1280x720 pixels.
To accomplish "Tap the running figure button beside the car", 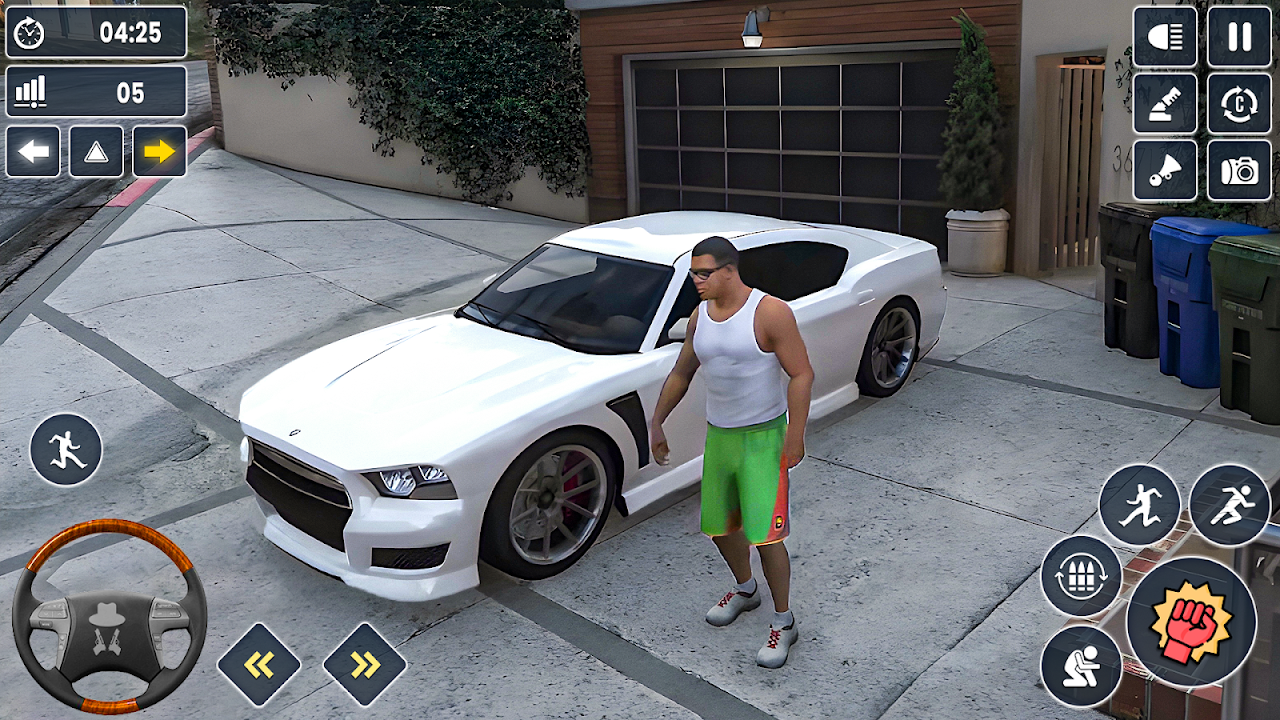I will [66, 450].
